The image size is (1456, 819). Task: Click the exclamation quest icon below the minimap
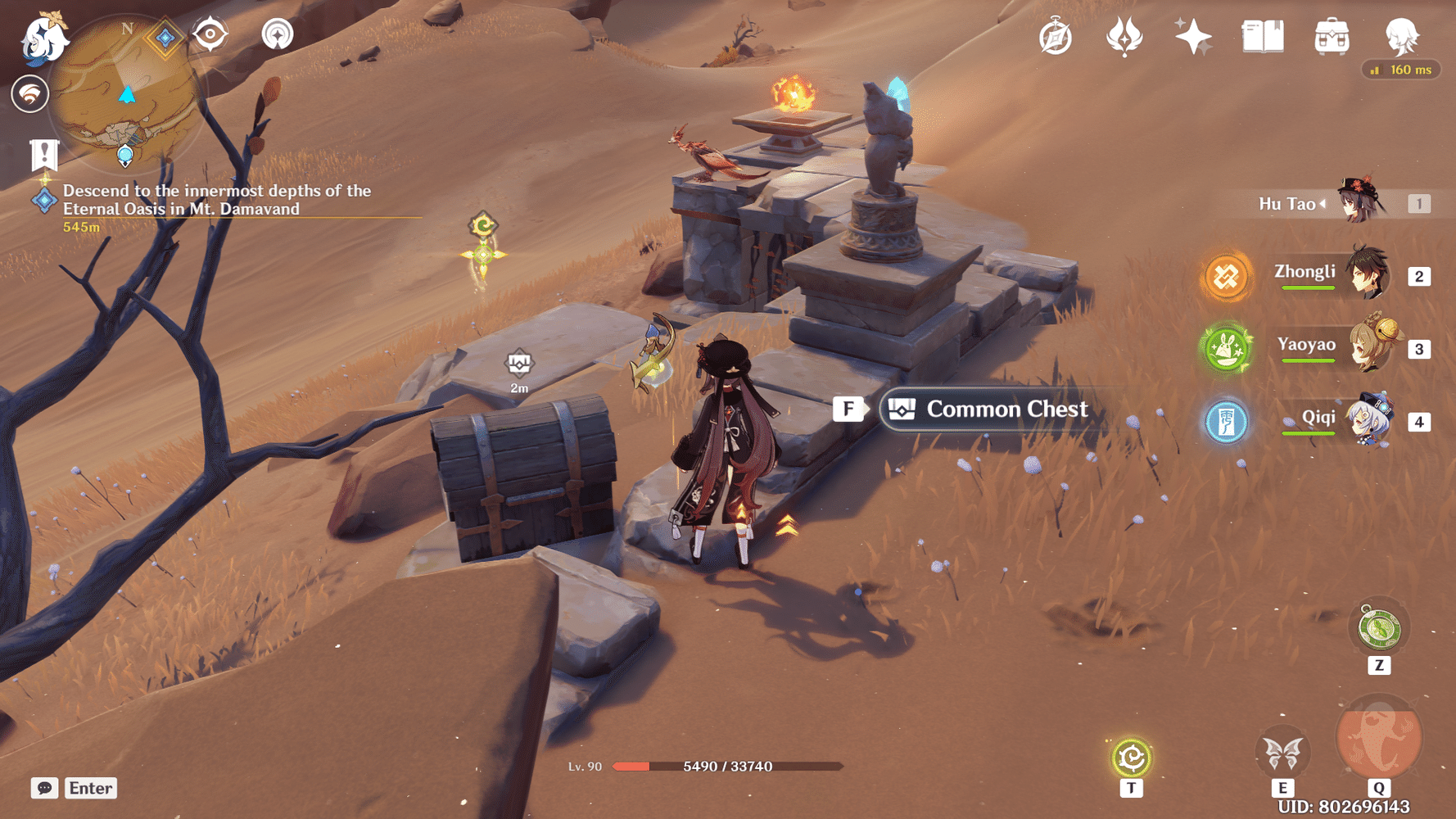43,152
